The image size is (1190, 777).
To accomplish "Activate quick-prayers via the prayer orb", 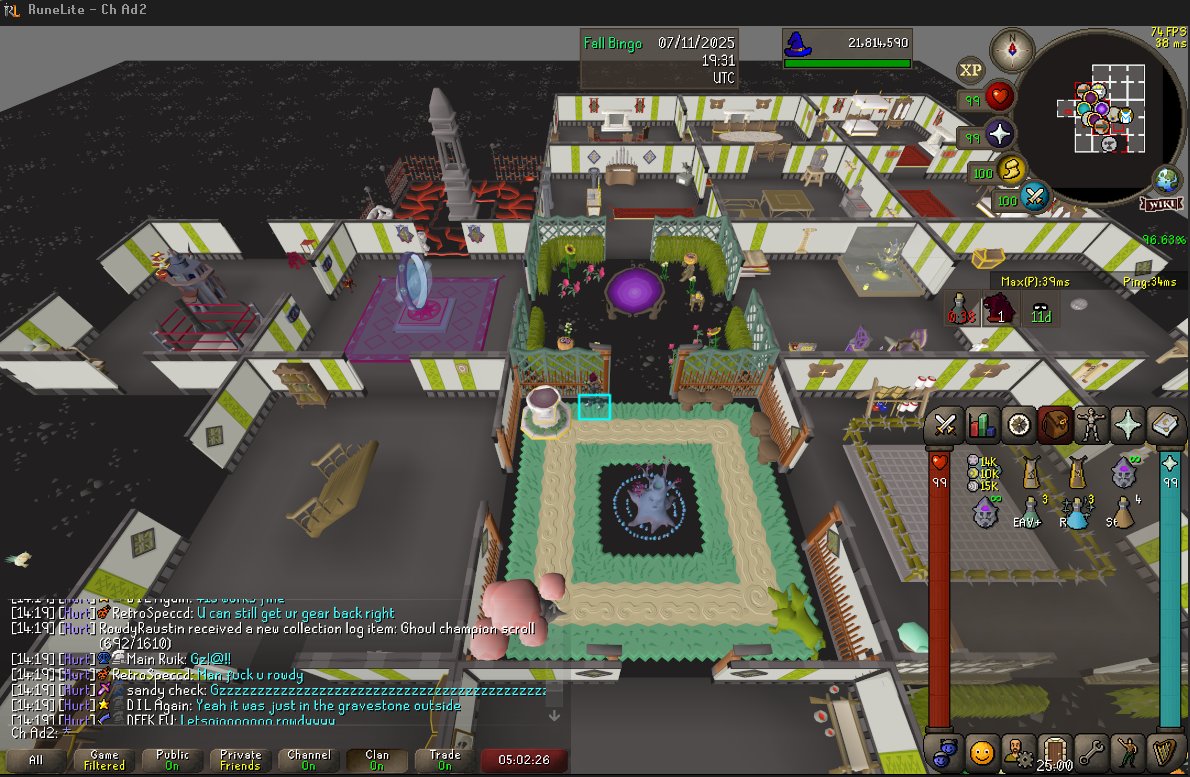I will (x=1000, y=135).
